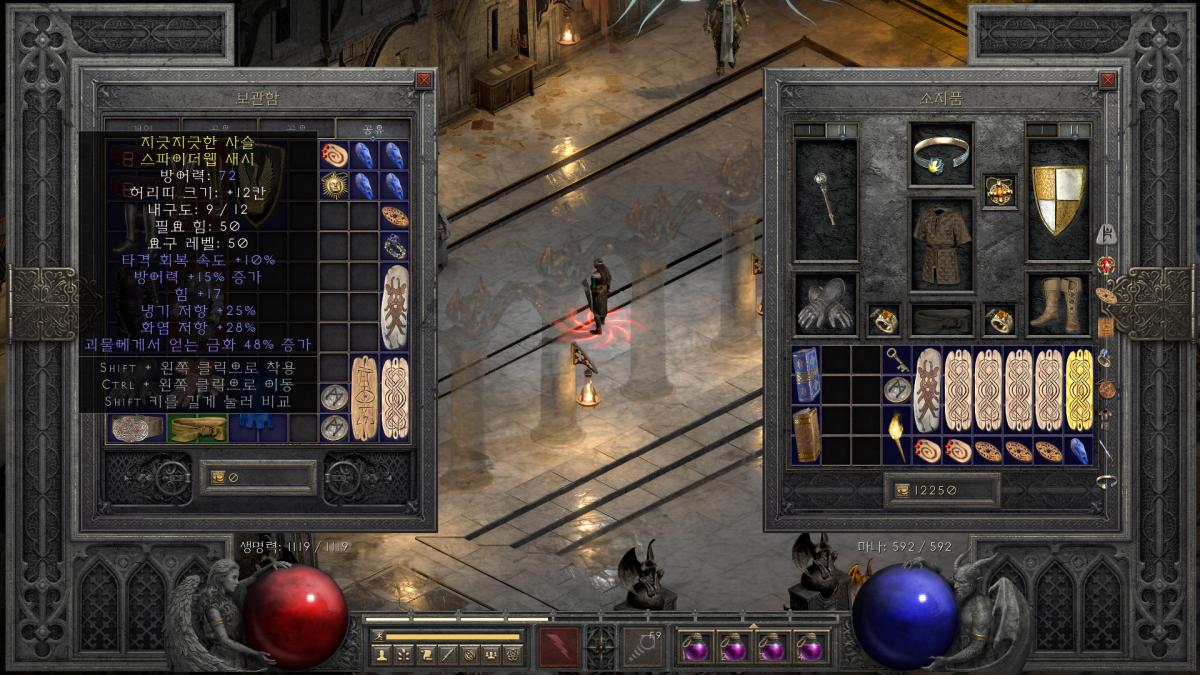The image size is (1200, 675).
Task: Select the equipped leather boots
Action: tap(1058, 304)
